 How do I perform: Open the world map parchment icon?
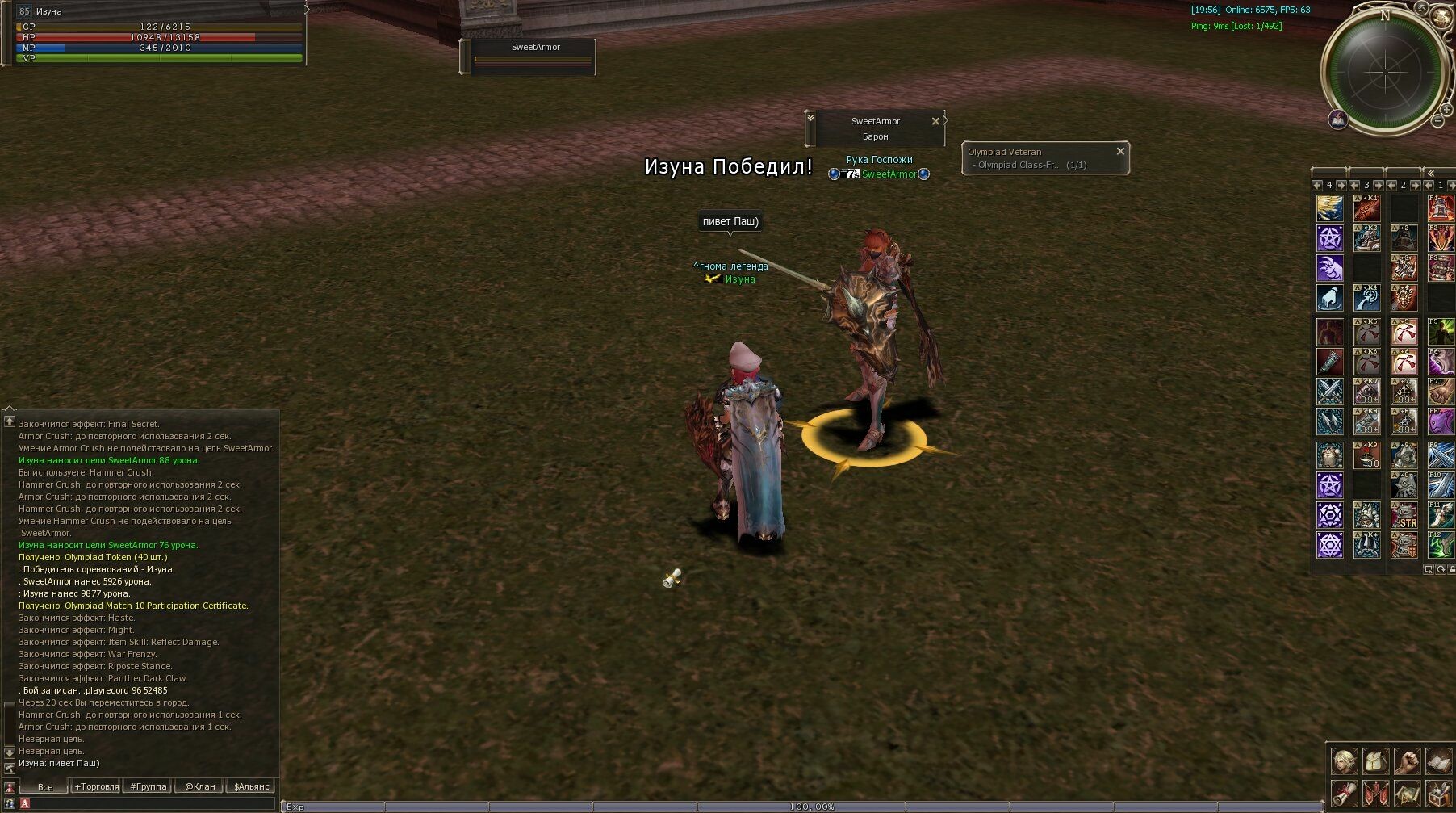[x=1407, y=793]
